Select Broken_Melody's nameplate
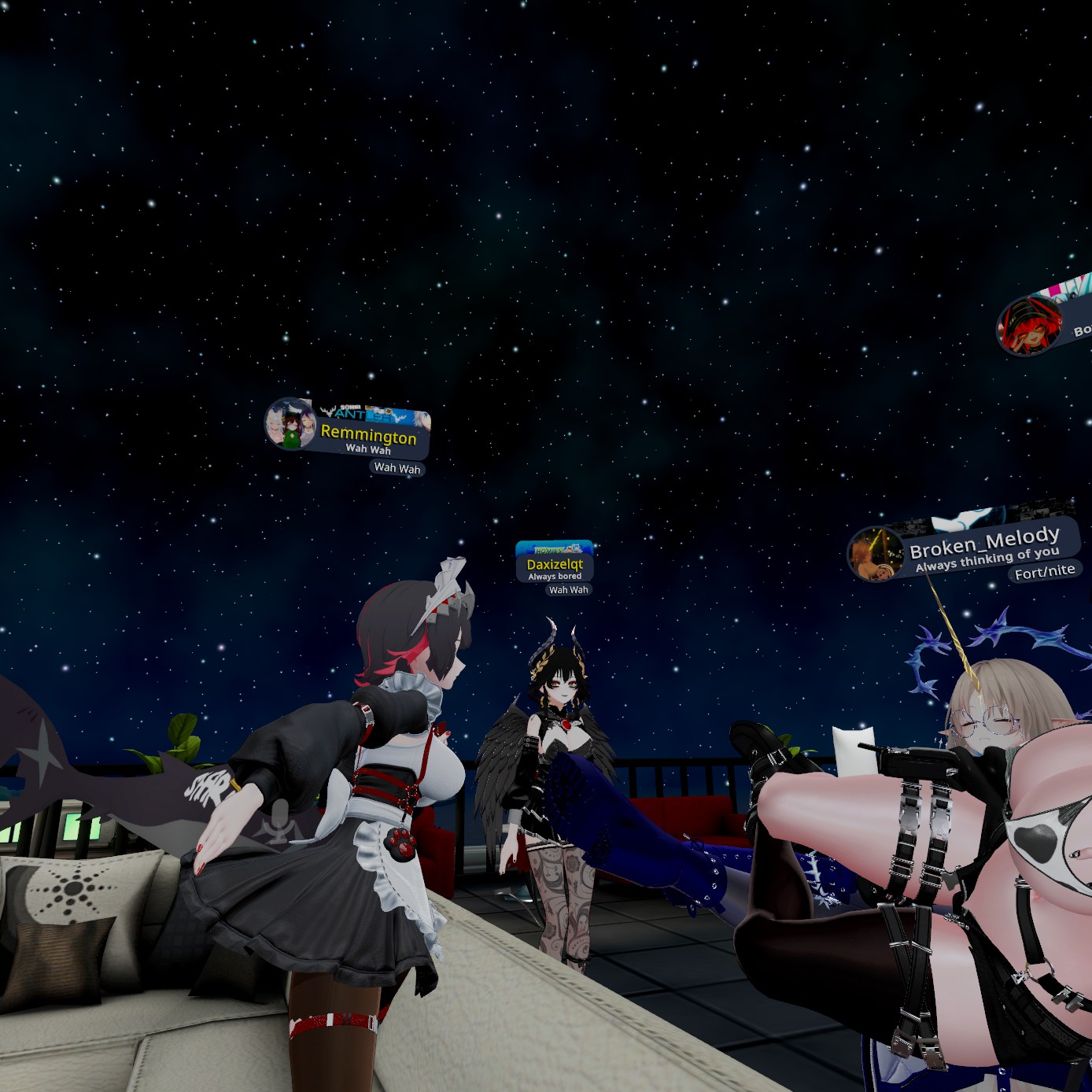Viewport: 1092px width, 1092px height. [984, 545]
